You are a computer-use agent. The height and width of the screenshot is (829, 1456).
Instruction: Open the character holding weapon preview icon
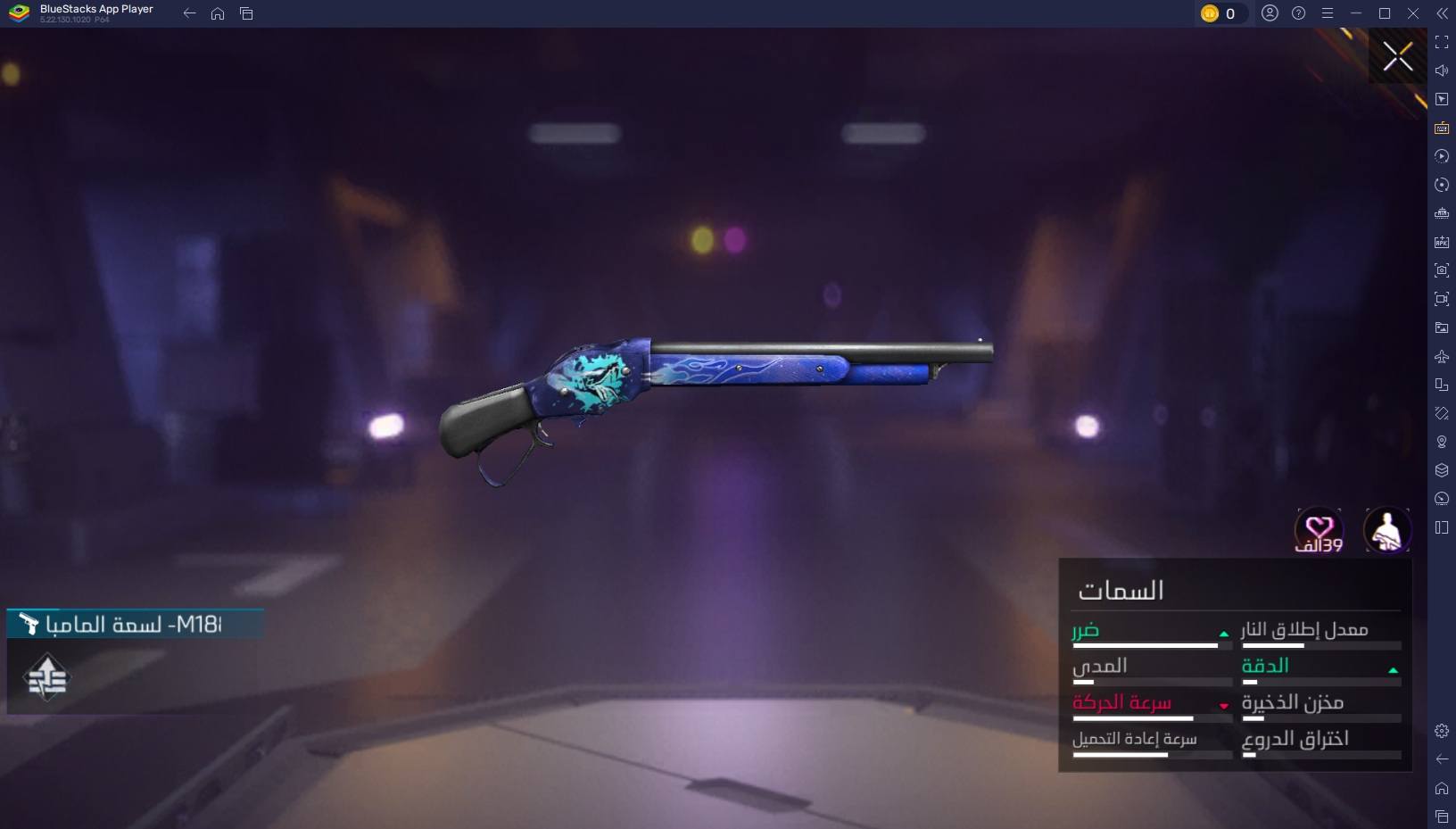pos(1386,530)
